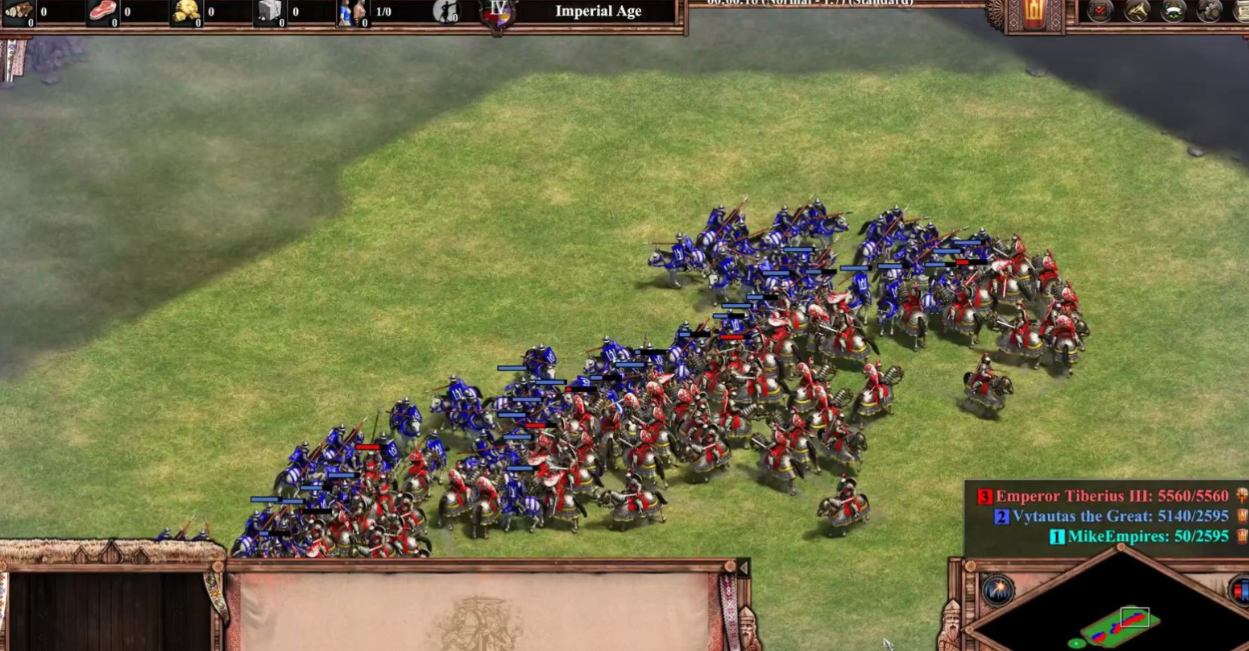Screen dimensions: 1249x651
Task: Click the Imperial Age civilization emblem
Action: pos(498,13)
